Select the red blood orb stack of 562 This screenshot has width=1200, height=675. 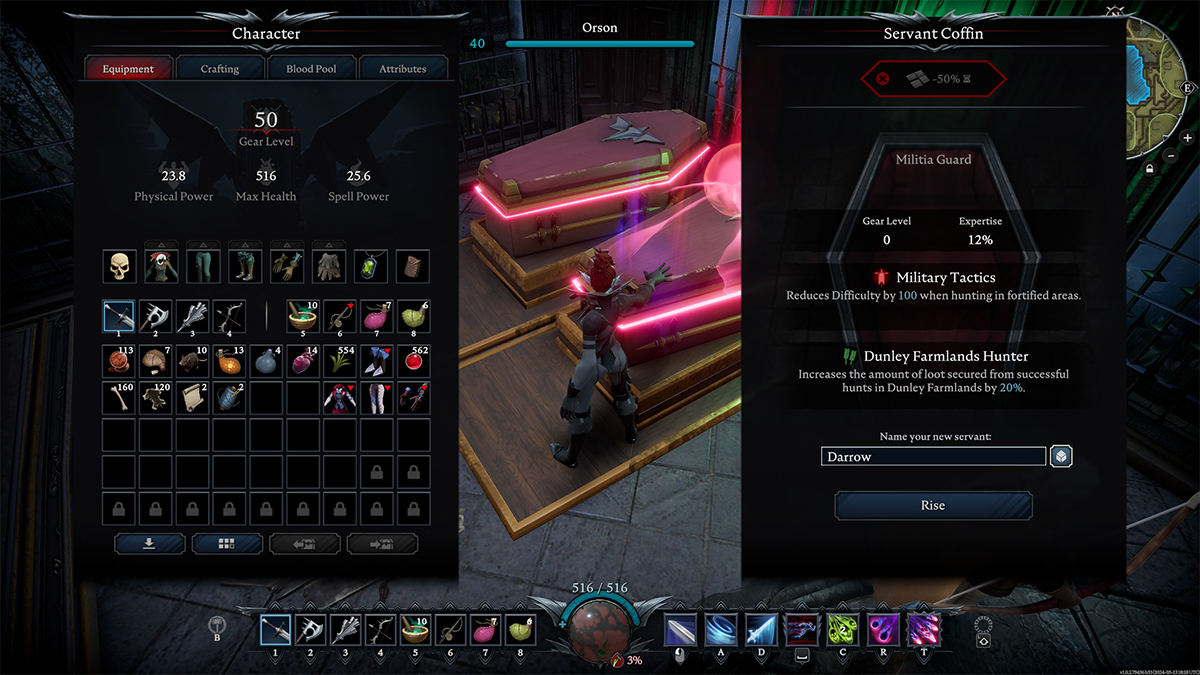pyautogui.click(x=413, y=361)
